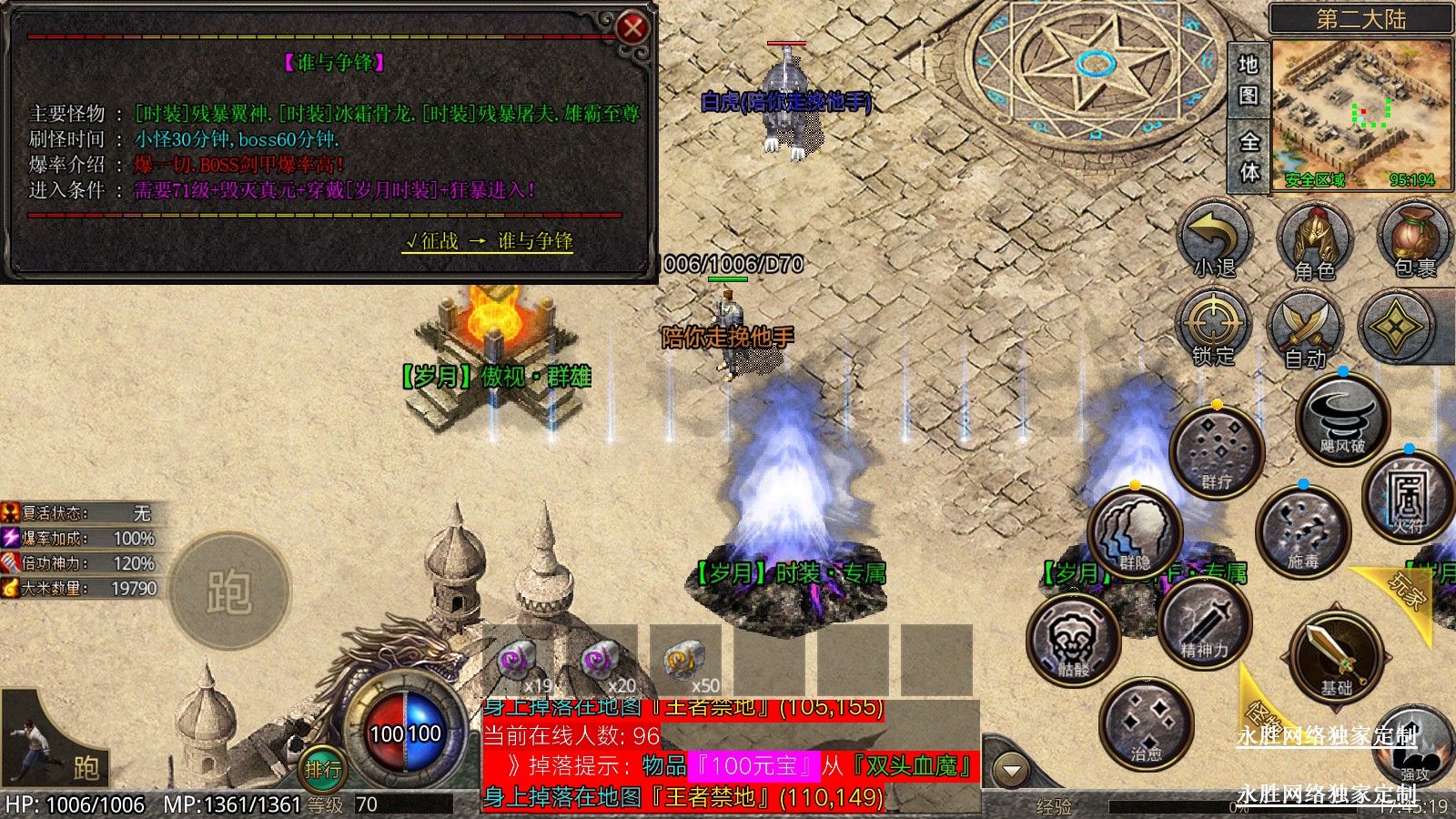
Task: Open the 包裹 bag inventory
Action: coord(1413,239)
